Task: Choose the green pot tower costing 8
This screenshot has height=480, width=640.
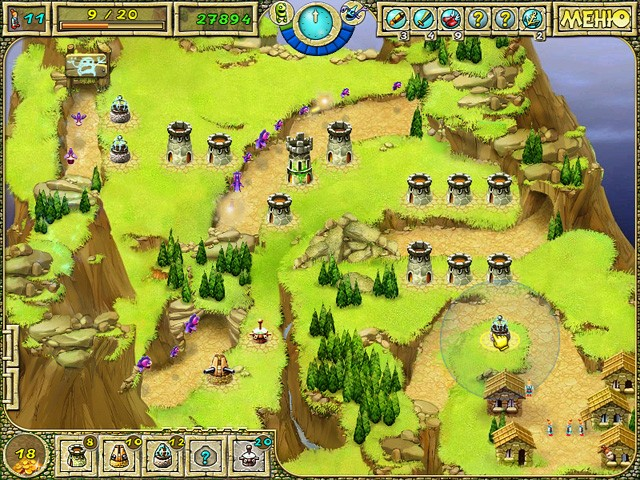Action: (x=76, y=455)
